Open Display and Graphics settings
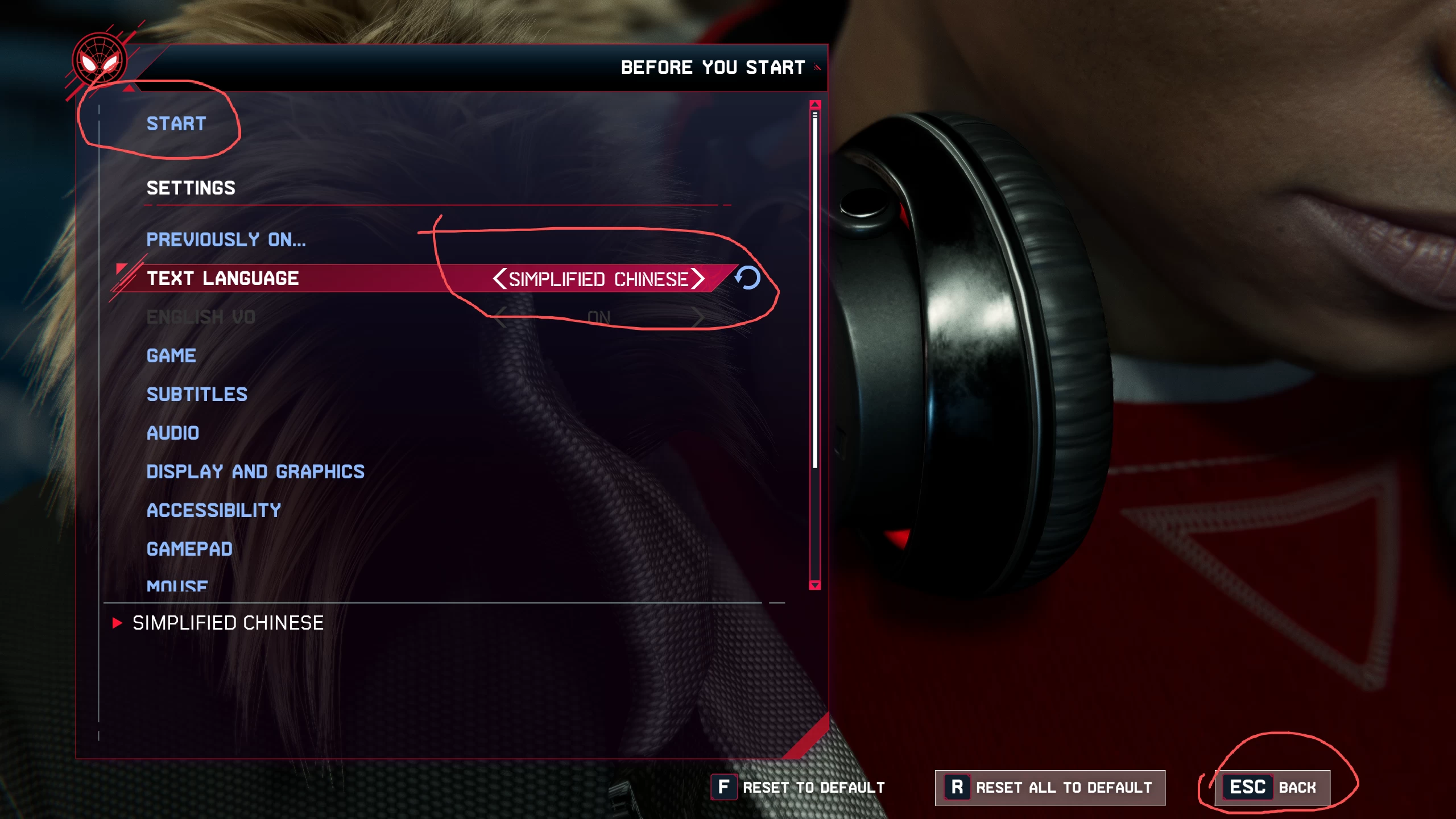The height and width of the screenshot is (819, 1456). (x=255, y=471)
